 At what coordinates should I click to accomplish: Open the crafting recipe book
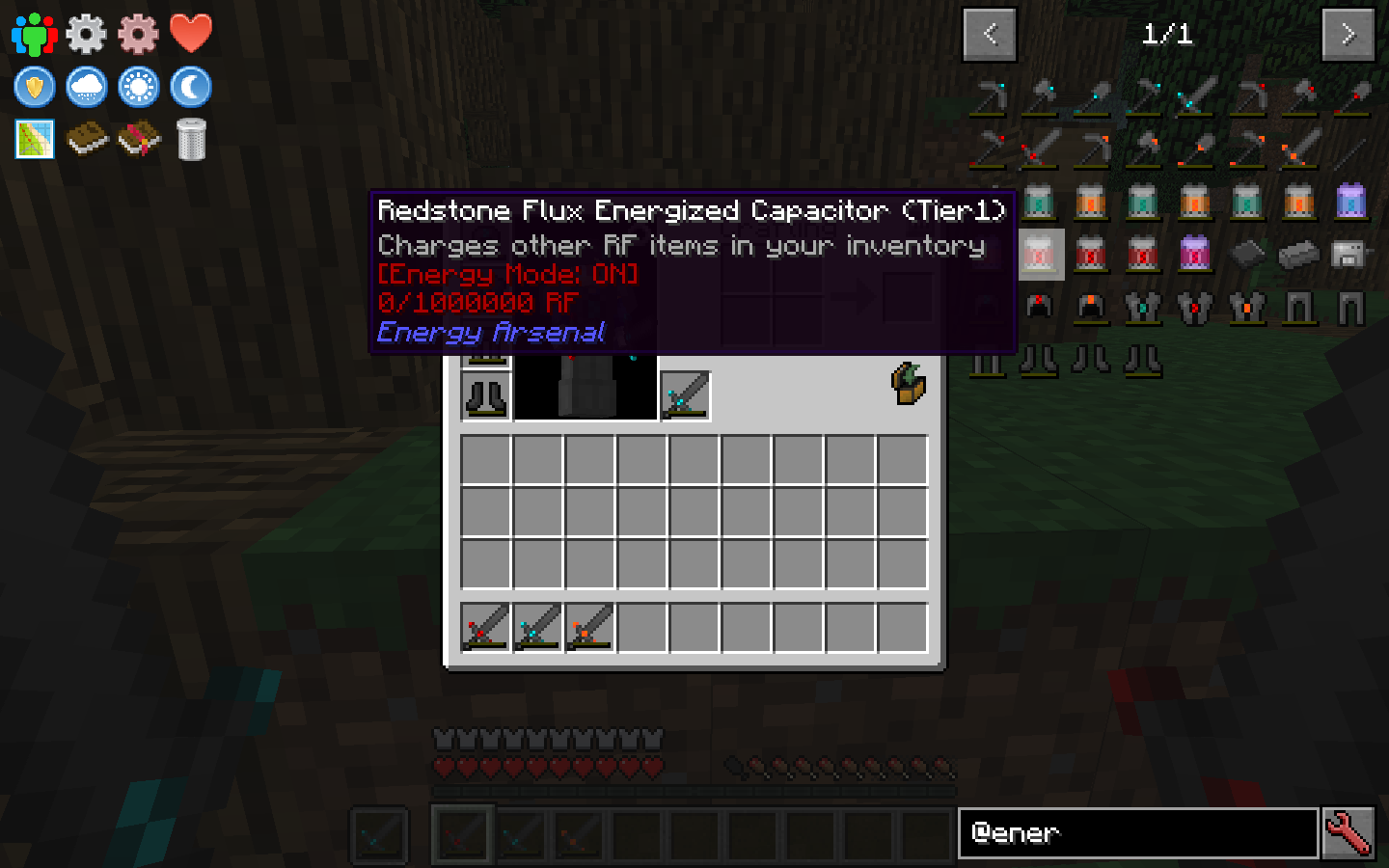86,138
